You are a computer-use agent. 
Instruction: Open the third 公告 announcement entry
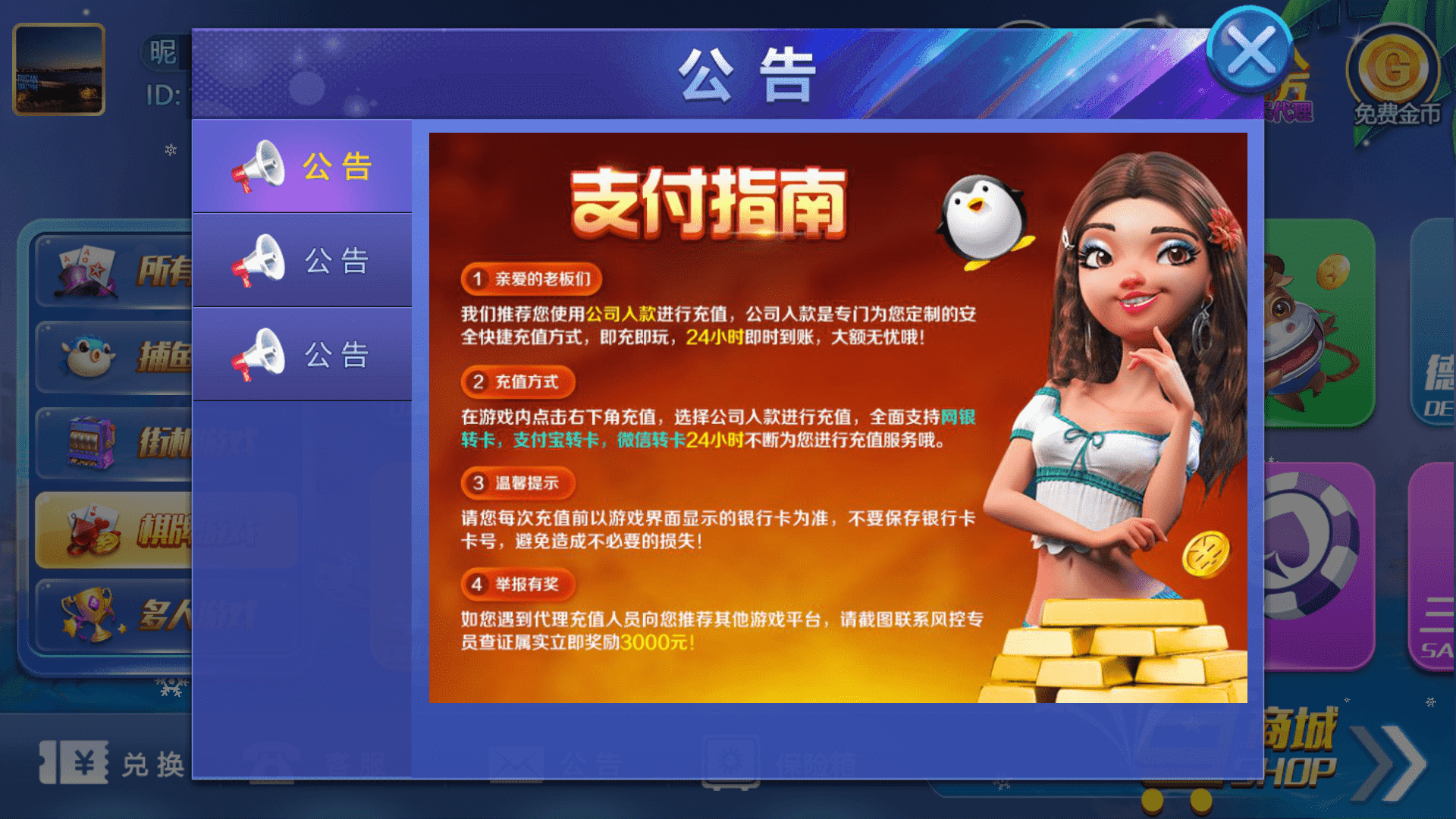point(302,353)
